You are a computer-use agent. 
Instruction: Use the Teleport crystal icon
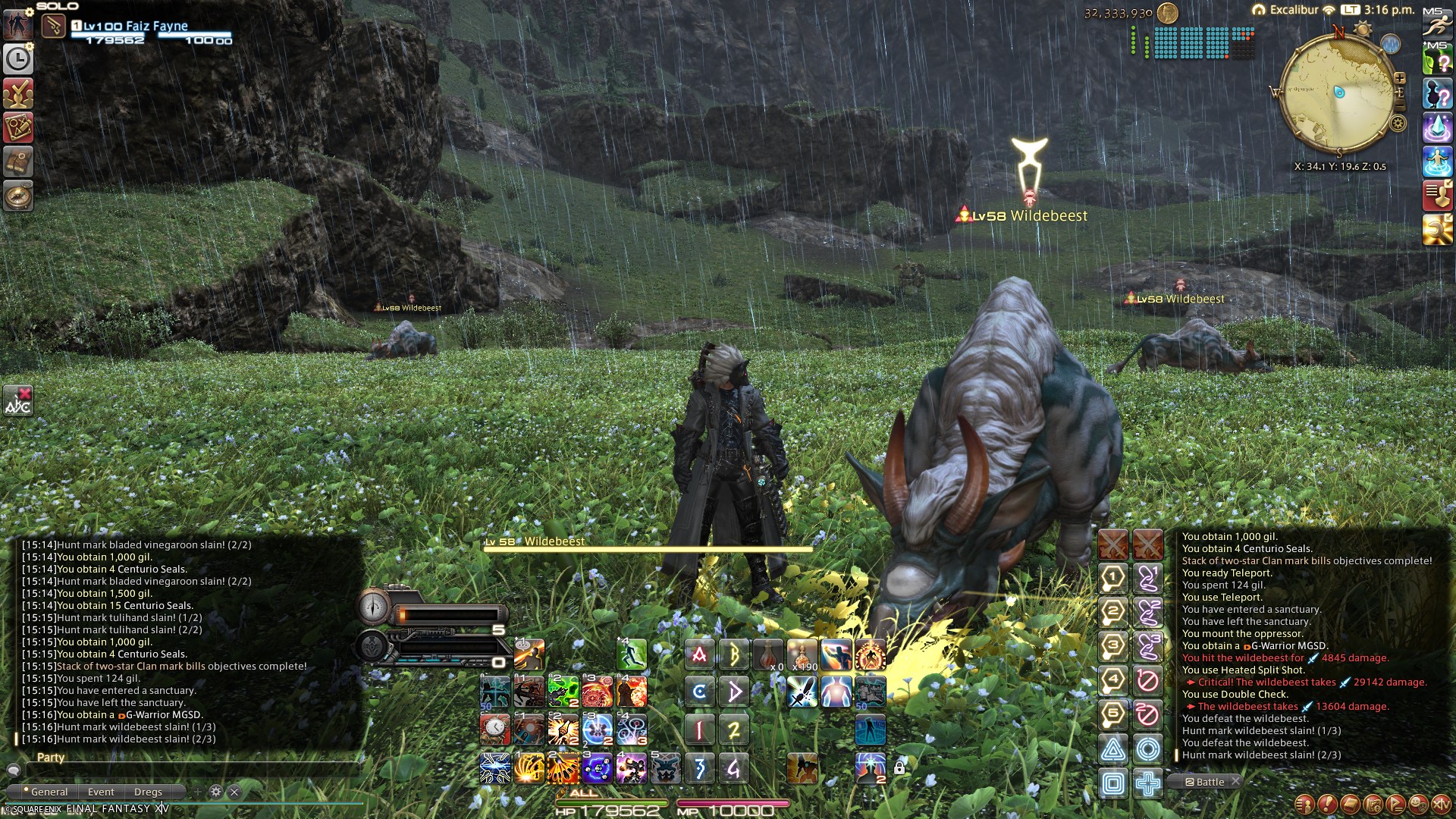point(1436,127)
